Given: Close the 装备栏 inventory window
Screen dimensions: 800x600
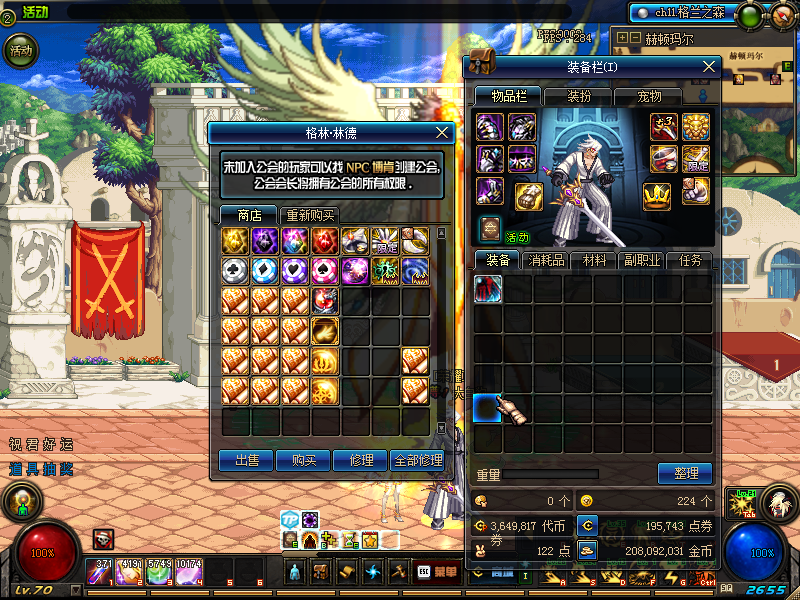Looking at the screenshot, I should coord(709,67).
